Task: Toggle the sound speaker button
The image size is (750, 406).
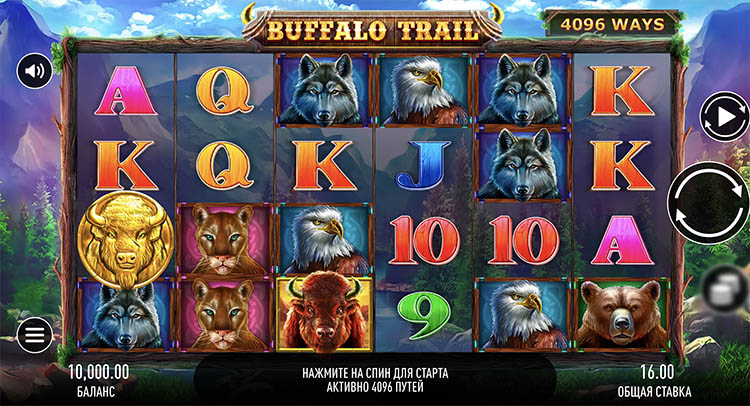Action: (35, 70)
